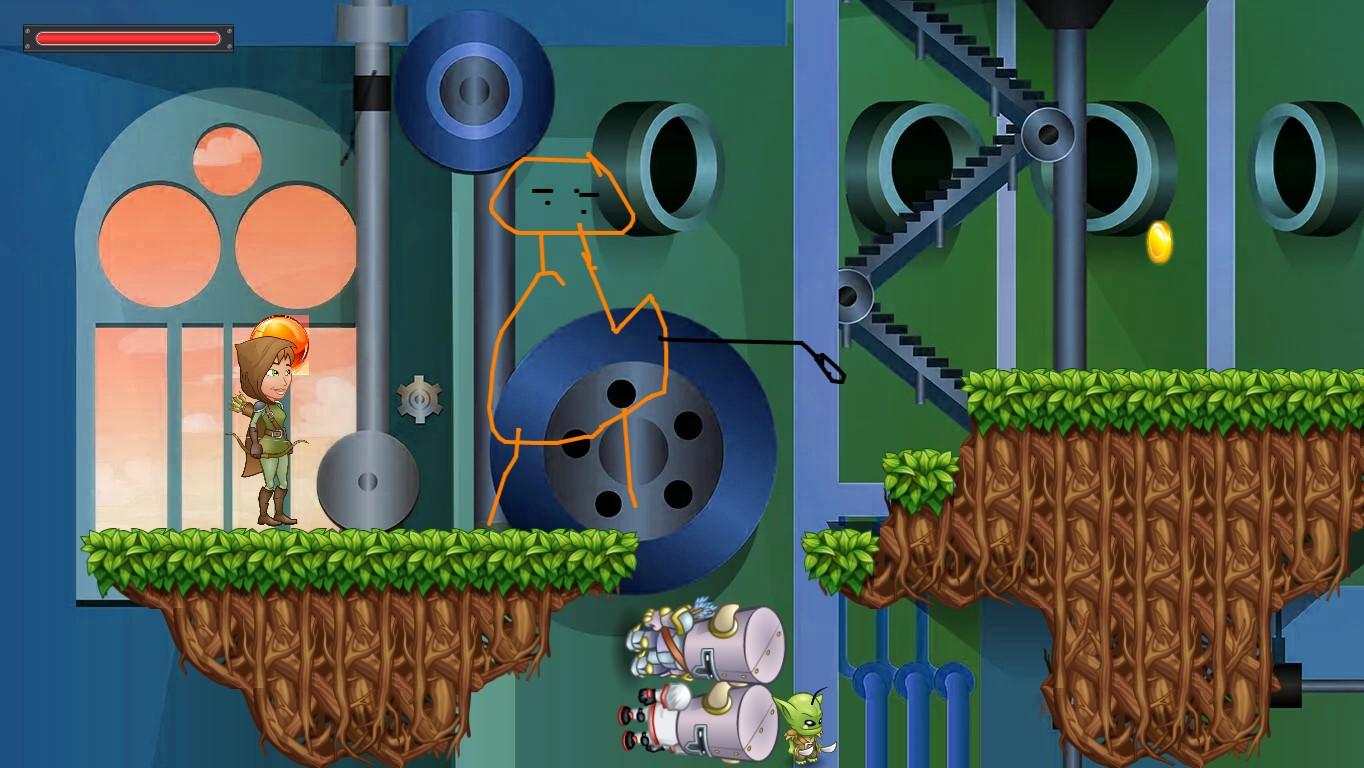Click the hook at the fishing line's end

pyautogui.click(x=833, y=372)
